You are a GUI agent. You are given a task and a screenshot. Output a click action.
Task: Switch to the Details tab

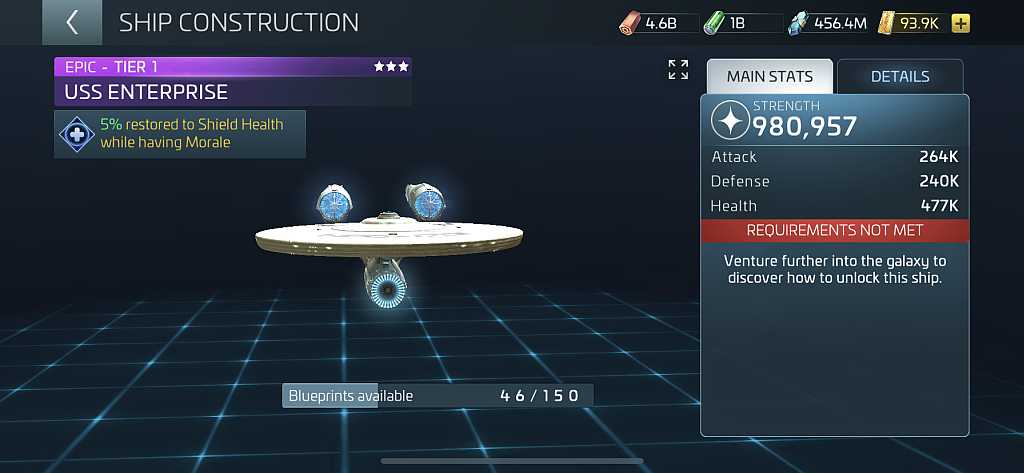[900, 77]
